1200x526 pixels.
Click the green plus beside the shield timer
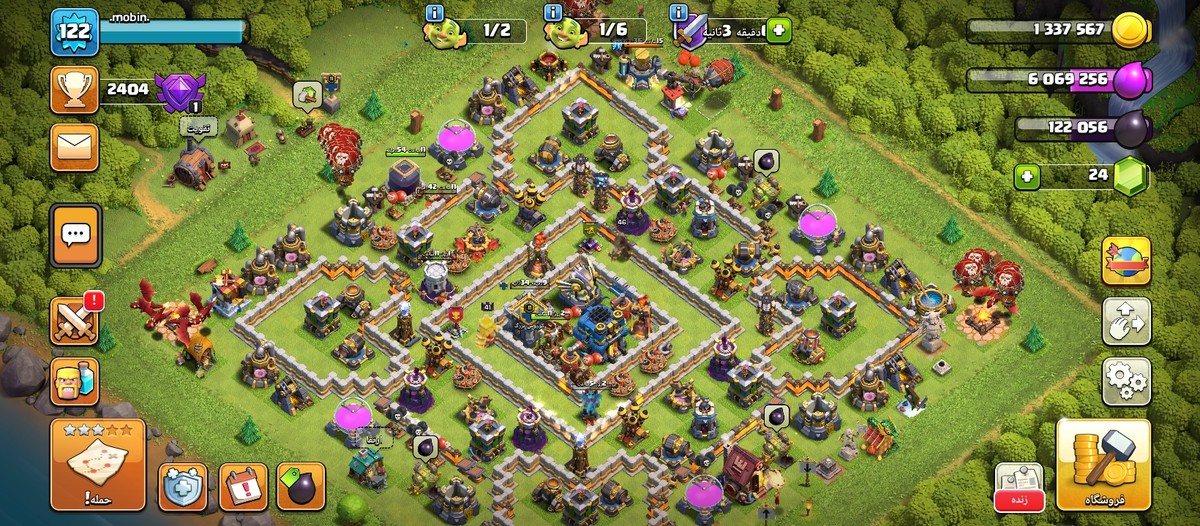click(x=777, y=30)
